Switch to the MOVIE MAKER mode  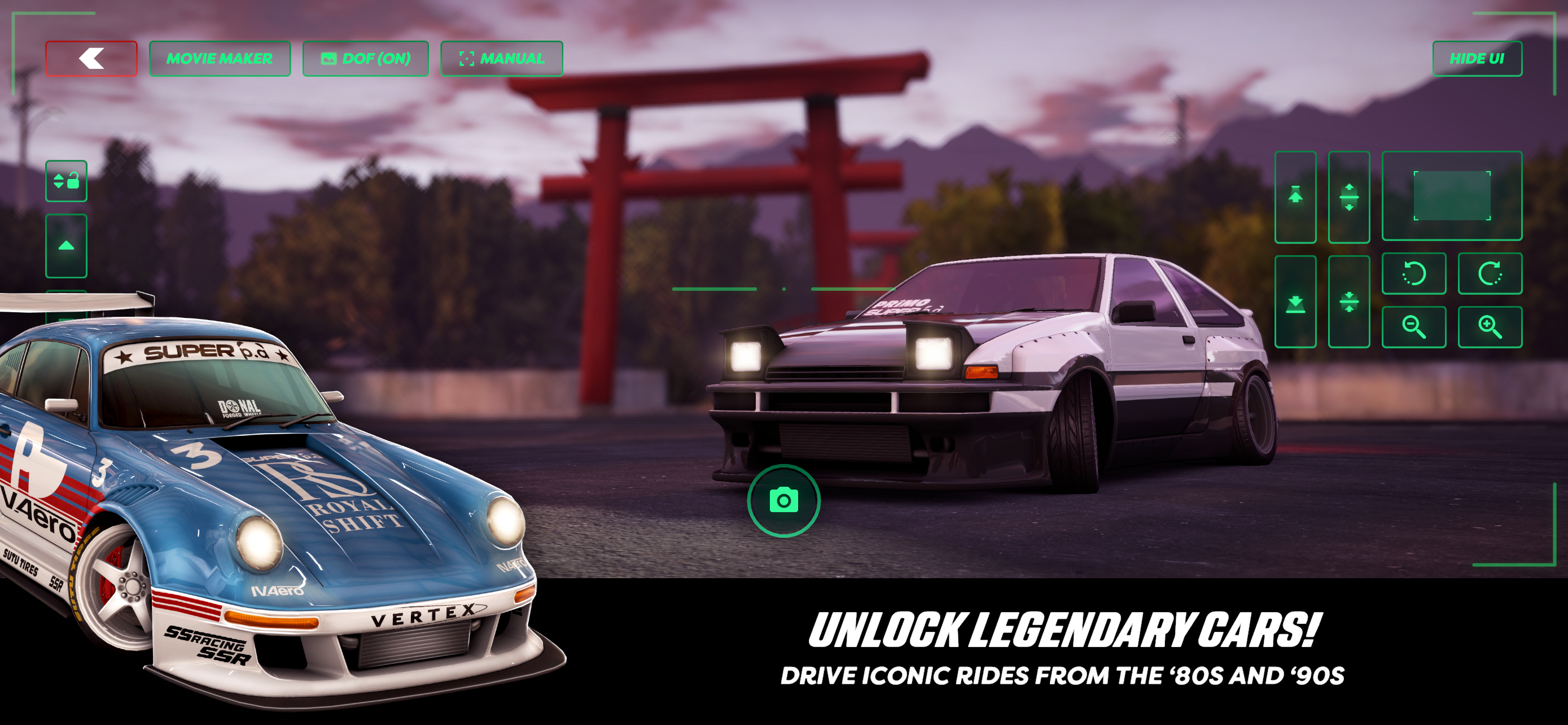pos(220,58)
